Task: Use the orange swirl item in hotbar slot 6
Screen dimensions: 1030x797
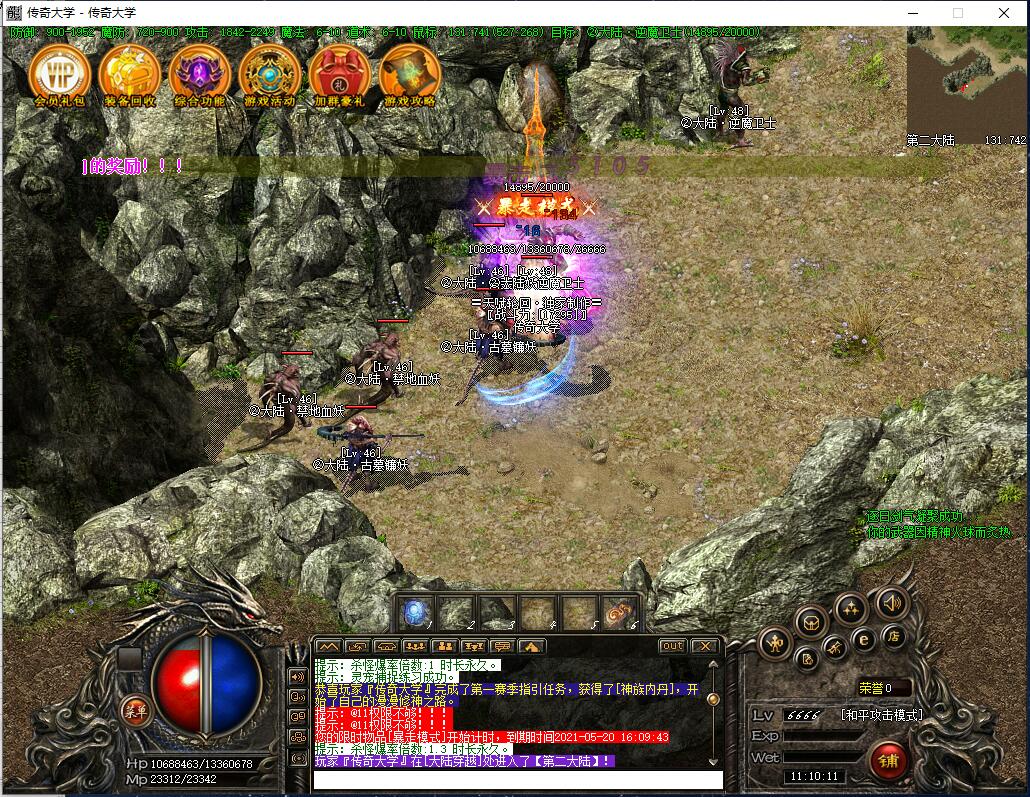Action: [x=620, y=611]
